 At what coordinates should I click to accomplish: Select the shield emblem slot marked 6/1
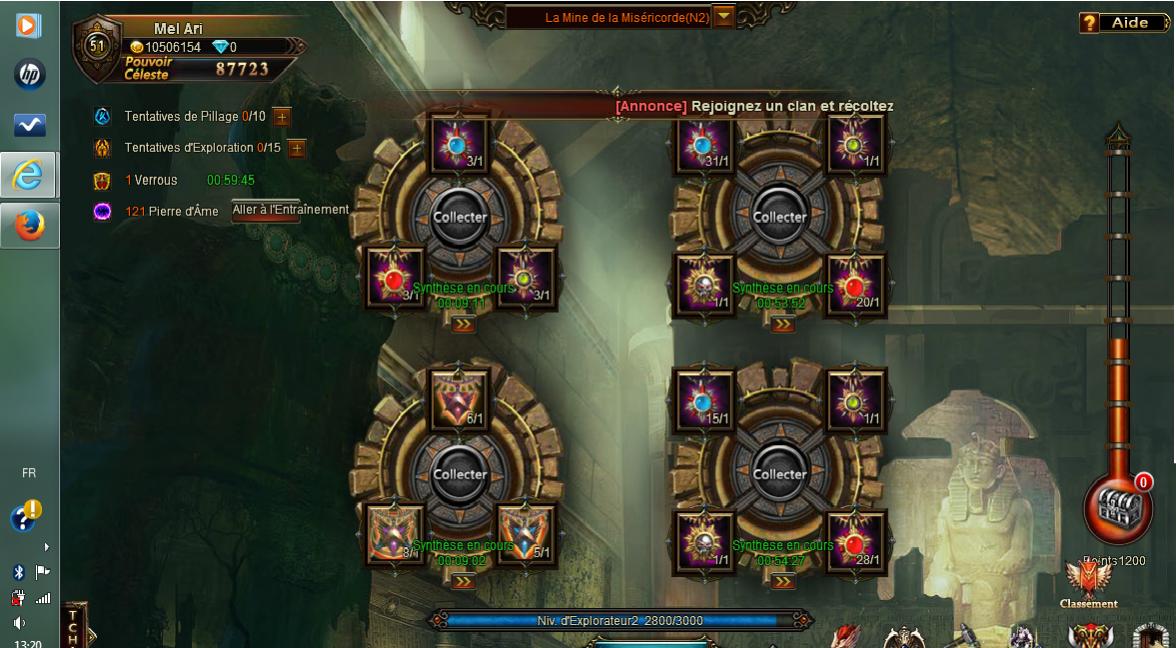coord(459,401)
